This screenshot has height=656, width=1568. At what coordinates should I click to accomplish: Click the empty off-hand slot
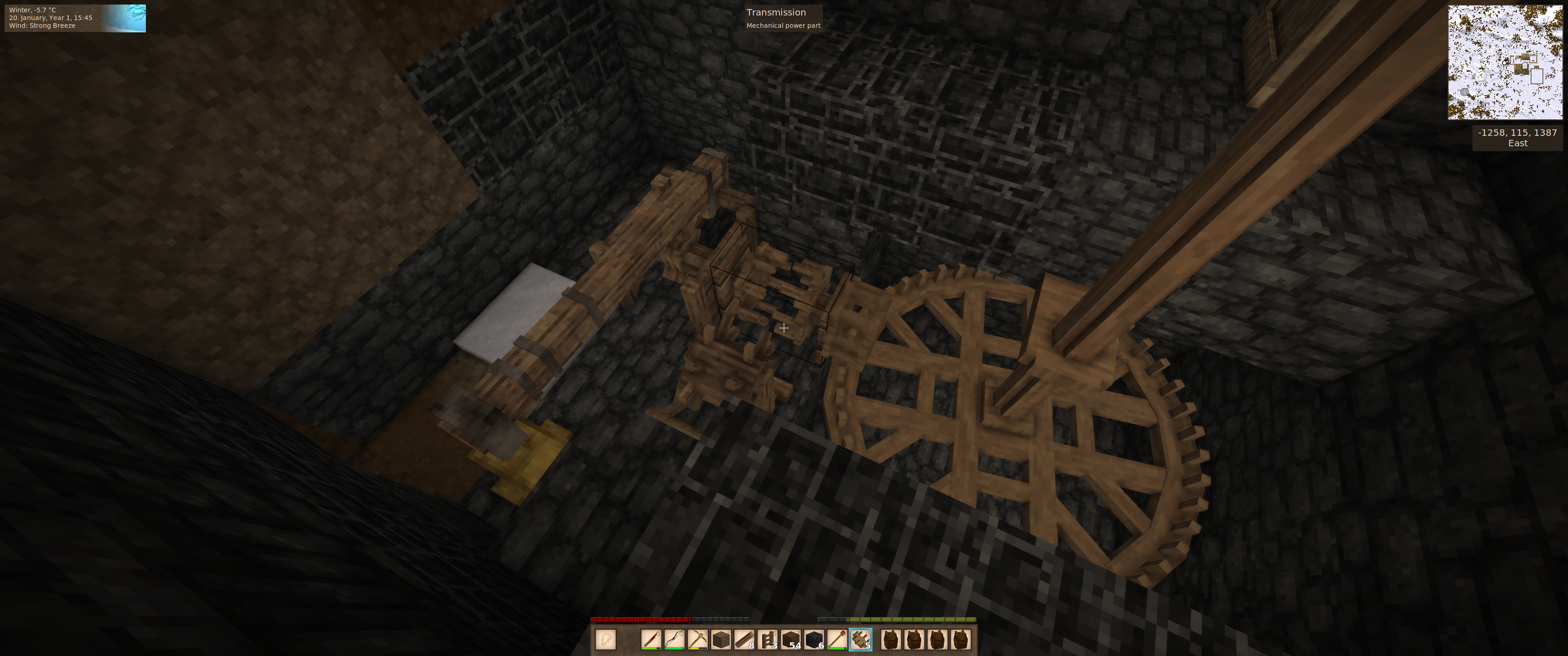(x=606, y=640)
